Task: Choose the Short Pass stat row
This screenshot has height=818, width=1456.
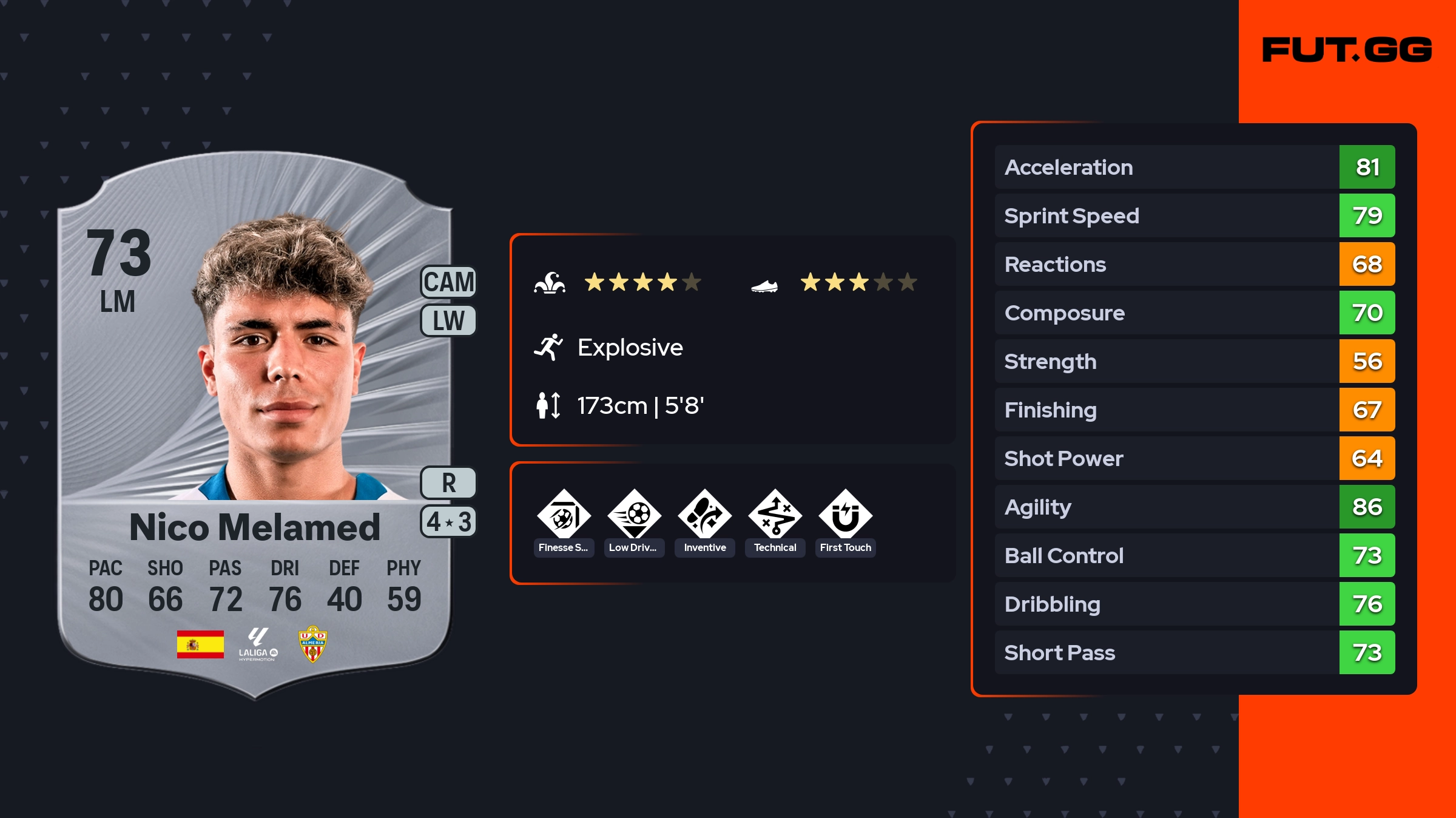Action: (1194, 652)
